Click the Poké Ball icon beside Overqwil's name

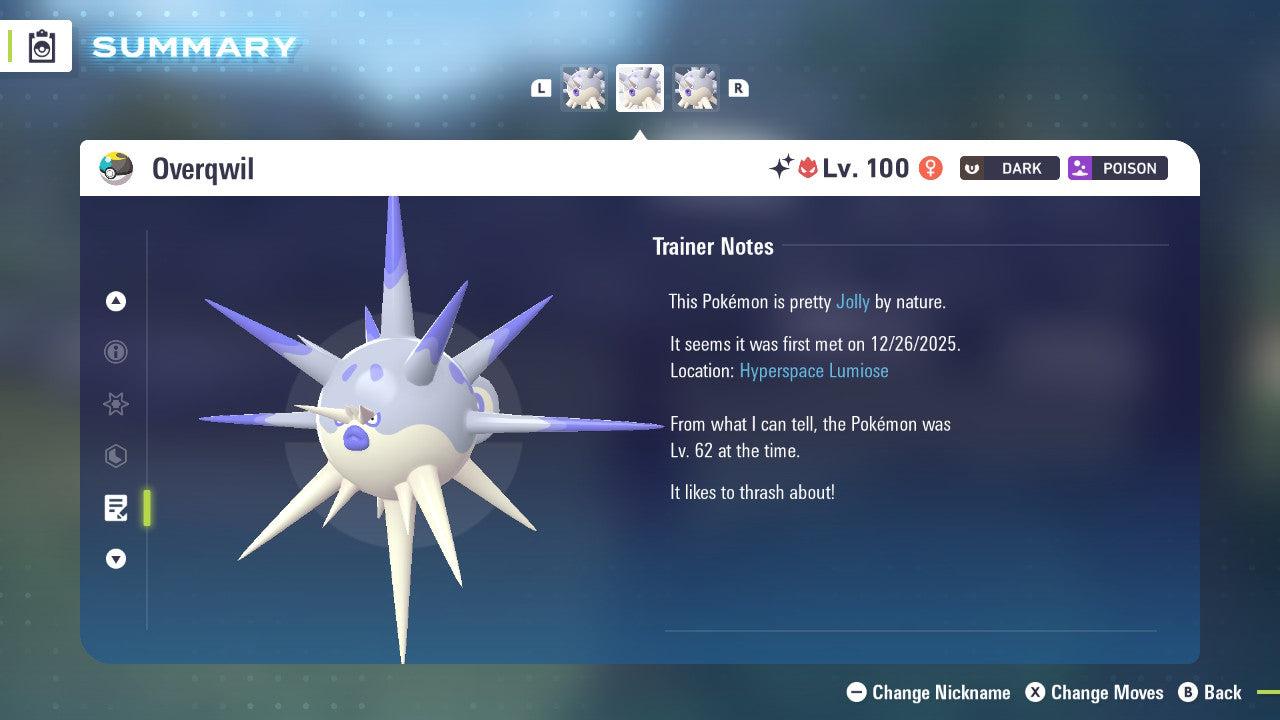[116, 168]
